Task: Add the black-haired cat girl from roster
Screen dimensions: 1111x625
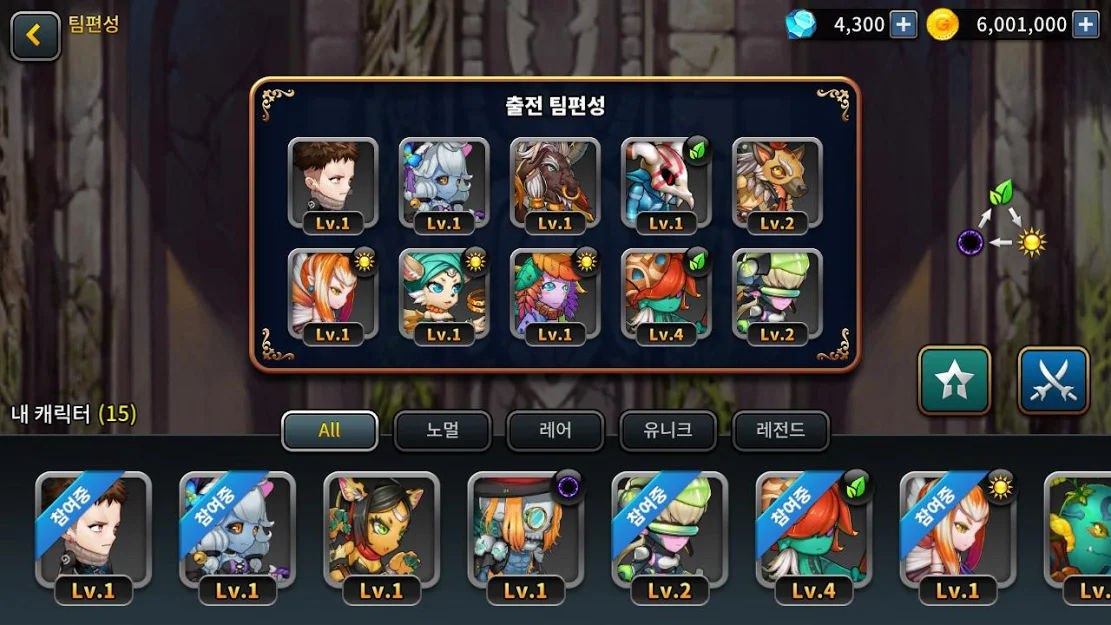Action: [x=381, y=532]
